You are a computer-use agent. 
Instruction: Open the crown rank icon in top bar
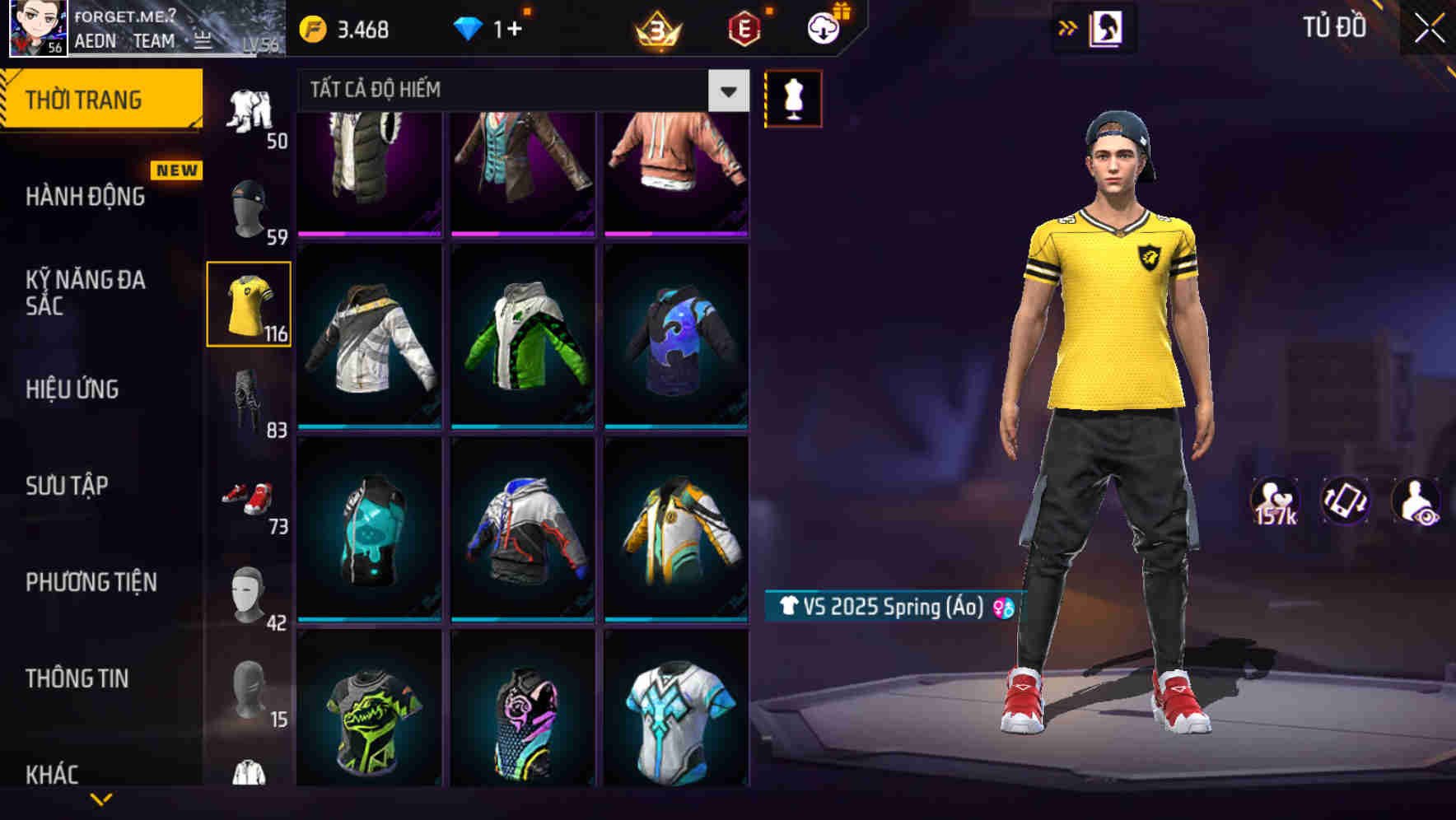coord(656,28)
